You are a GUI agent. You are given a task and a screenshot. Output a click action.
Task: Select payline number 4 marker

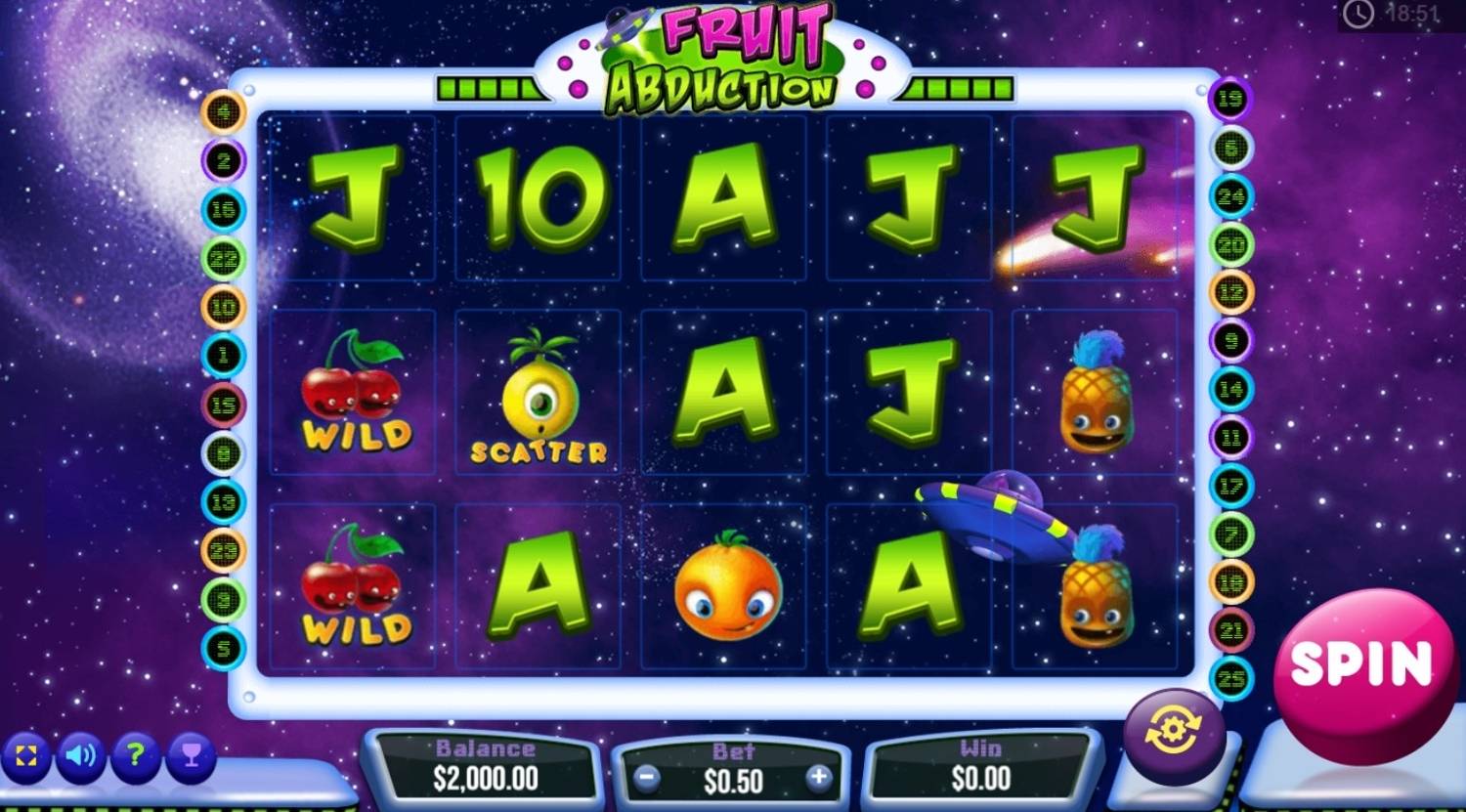pyautogui.click(x=224, y=112)
